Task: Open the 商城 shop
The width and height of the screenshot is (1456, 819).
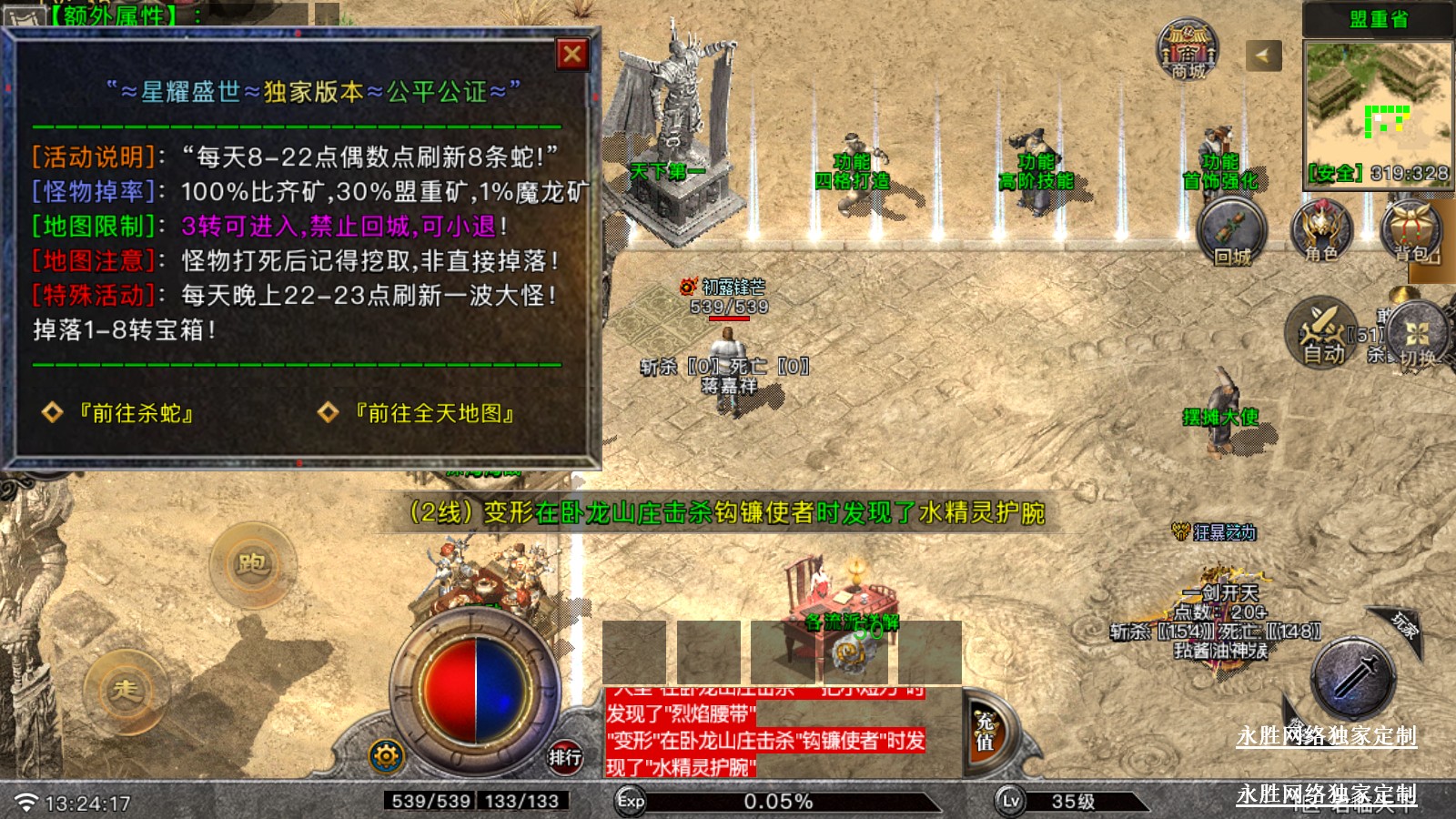Action: 1188,50
